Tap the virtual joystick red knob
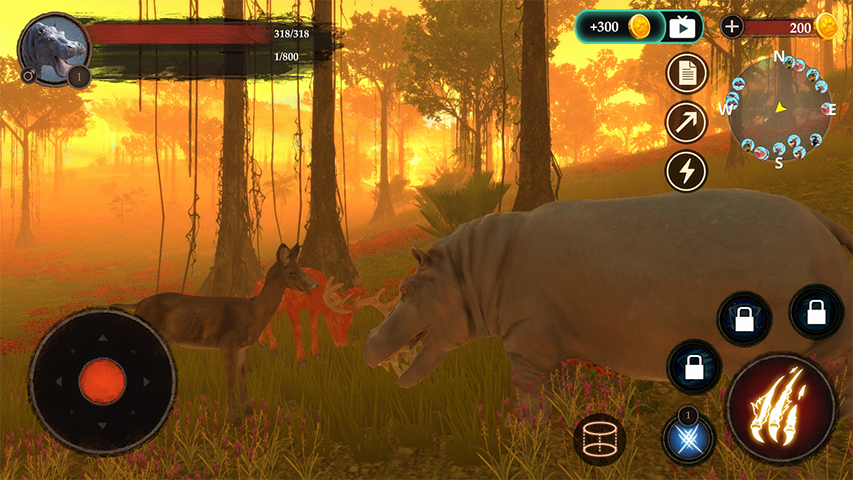 pos(102,382)
